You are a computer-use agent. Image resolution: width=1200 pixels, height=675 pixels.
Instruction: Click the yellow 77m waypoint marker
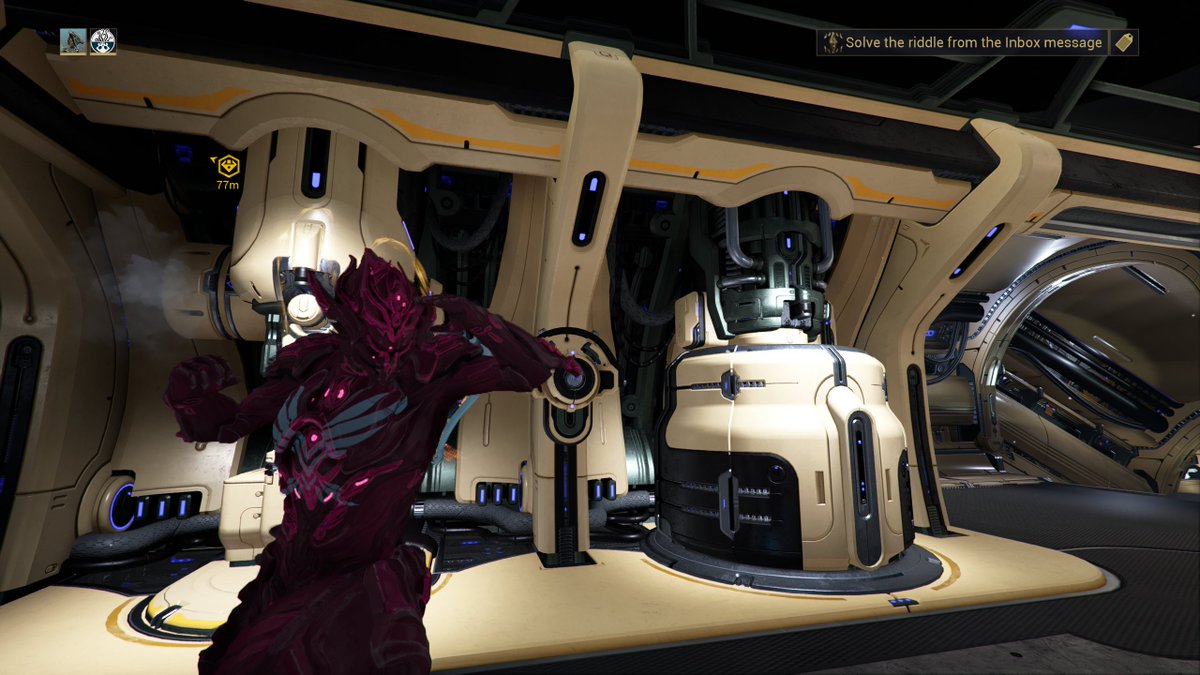pyautogui.click(x=229, y=166)
